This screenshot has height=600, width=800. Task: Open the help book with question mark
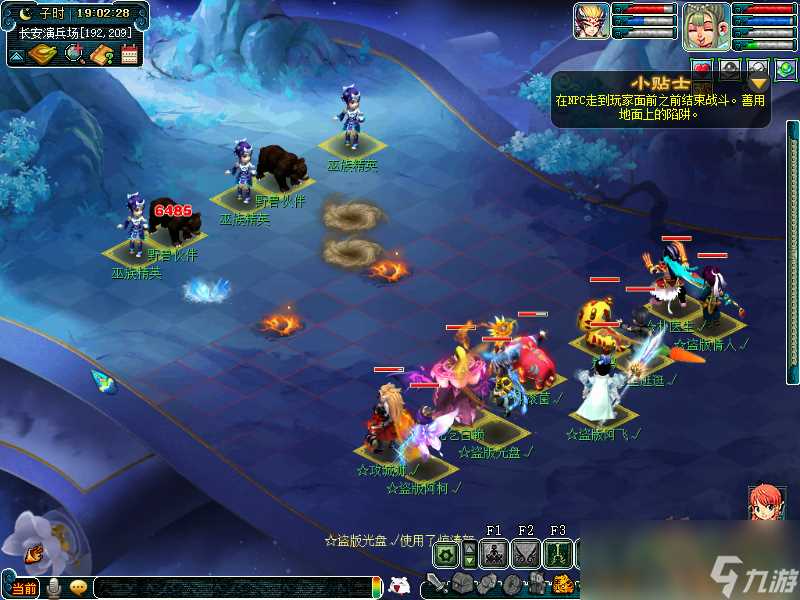pos(101,54)
